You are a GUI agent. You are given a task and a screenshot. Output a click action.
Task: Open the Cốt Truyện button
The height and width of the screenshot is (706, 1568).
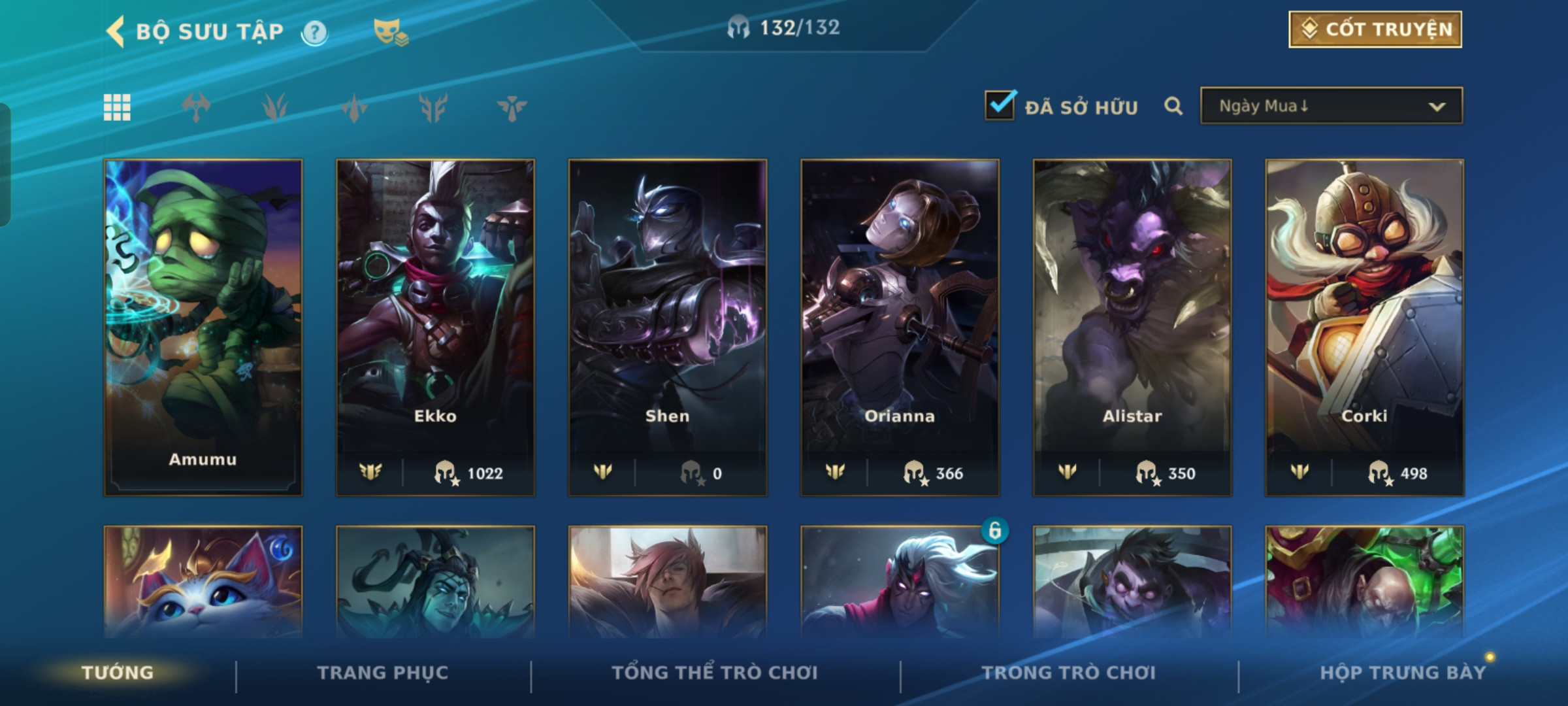tap(1375, 29)
